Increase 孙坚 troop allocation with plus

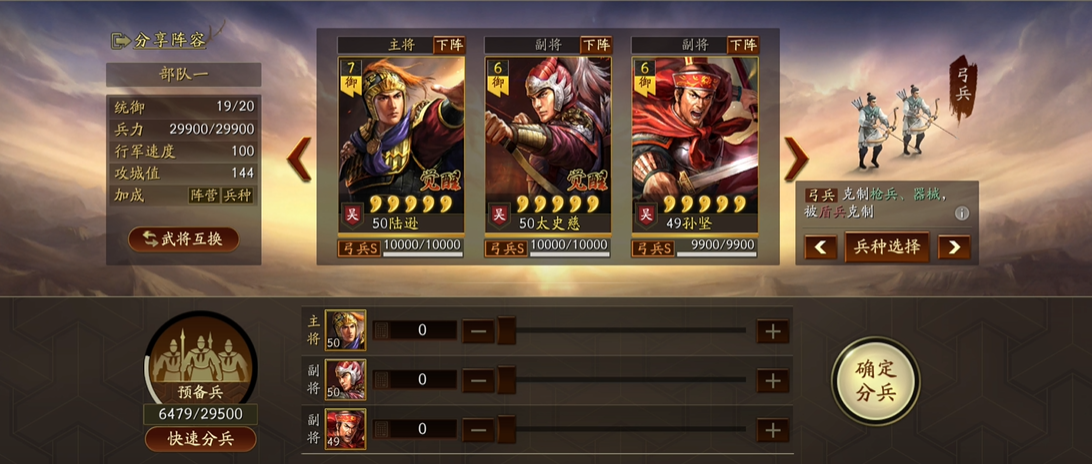pyautogui.click(x=772, y=429)
